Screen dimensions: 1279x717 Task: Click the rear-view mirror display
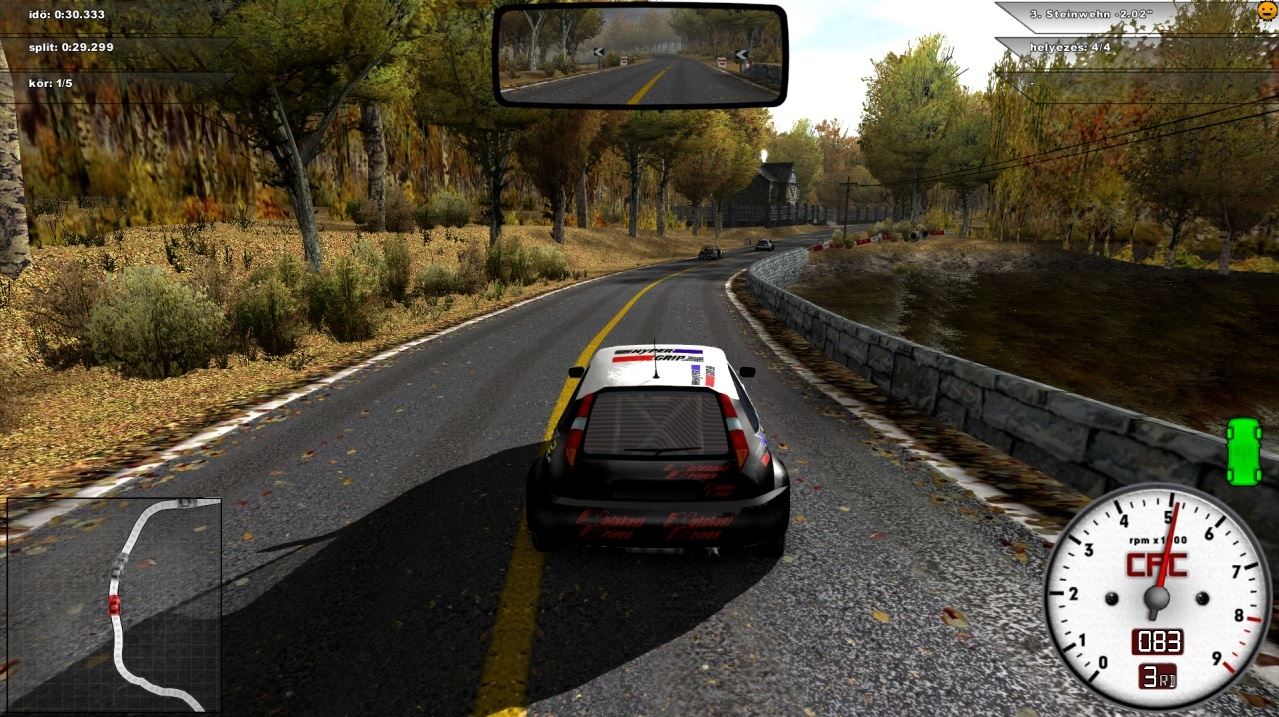click(x=640, y=55)
